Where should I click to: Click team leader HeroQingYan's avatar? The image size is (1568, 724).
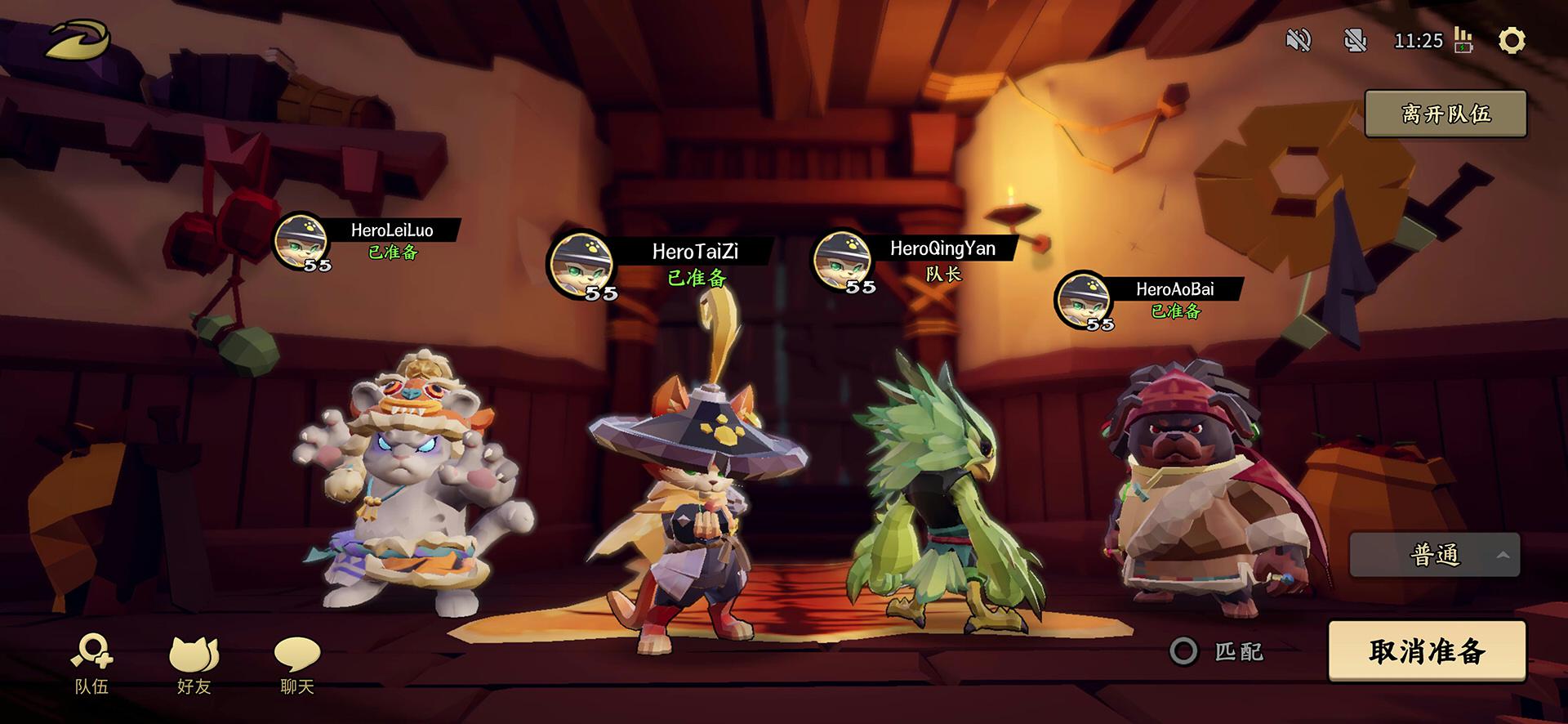[x=843, y=260]
